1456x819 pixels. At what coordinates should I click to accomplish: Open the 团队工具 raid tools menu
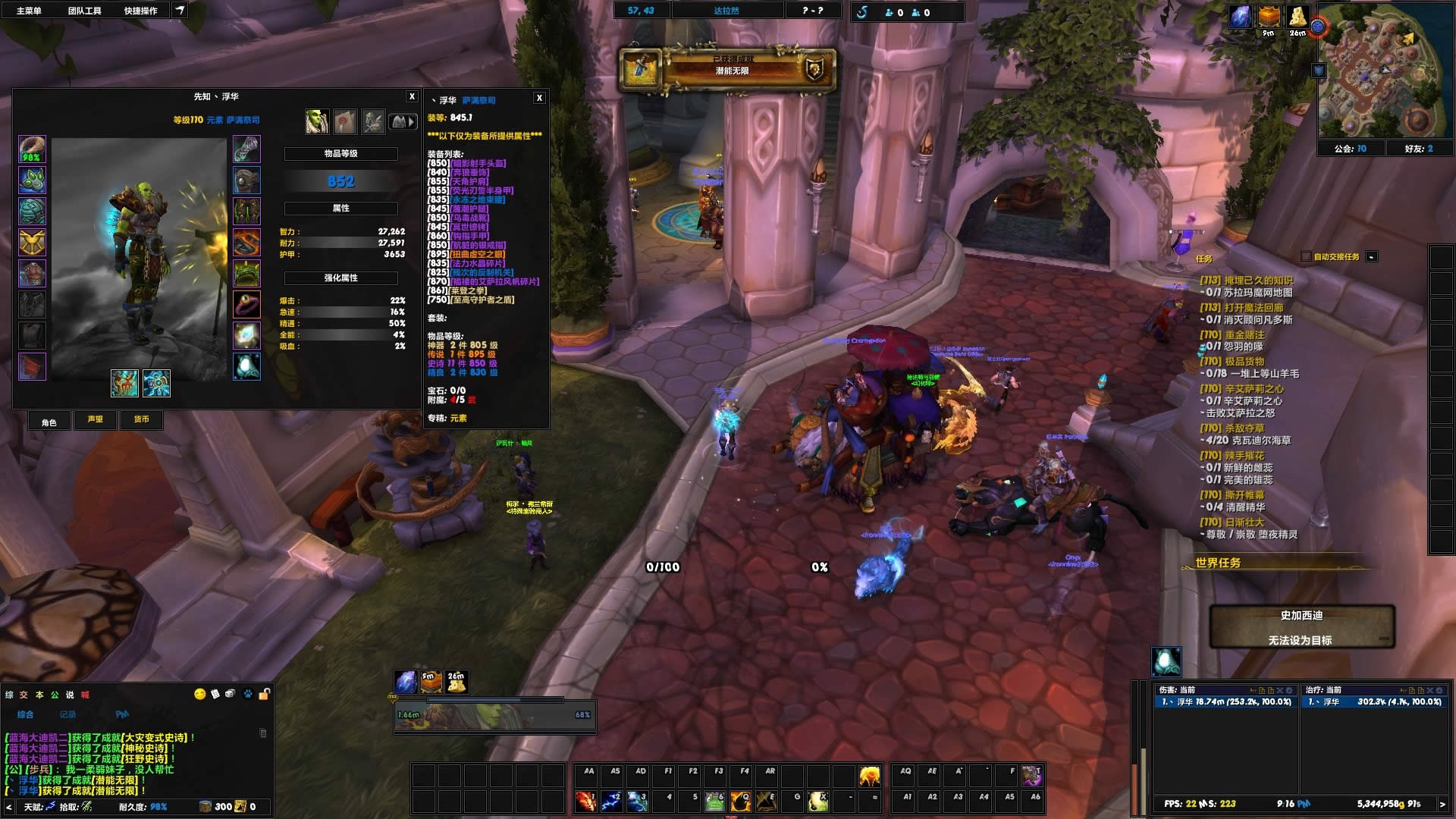(x=84, y=11)
